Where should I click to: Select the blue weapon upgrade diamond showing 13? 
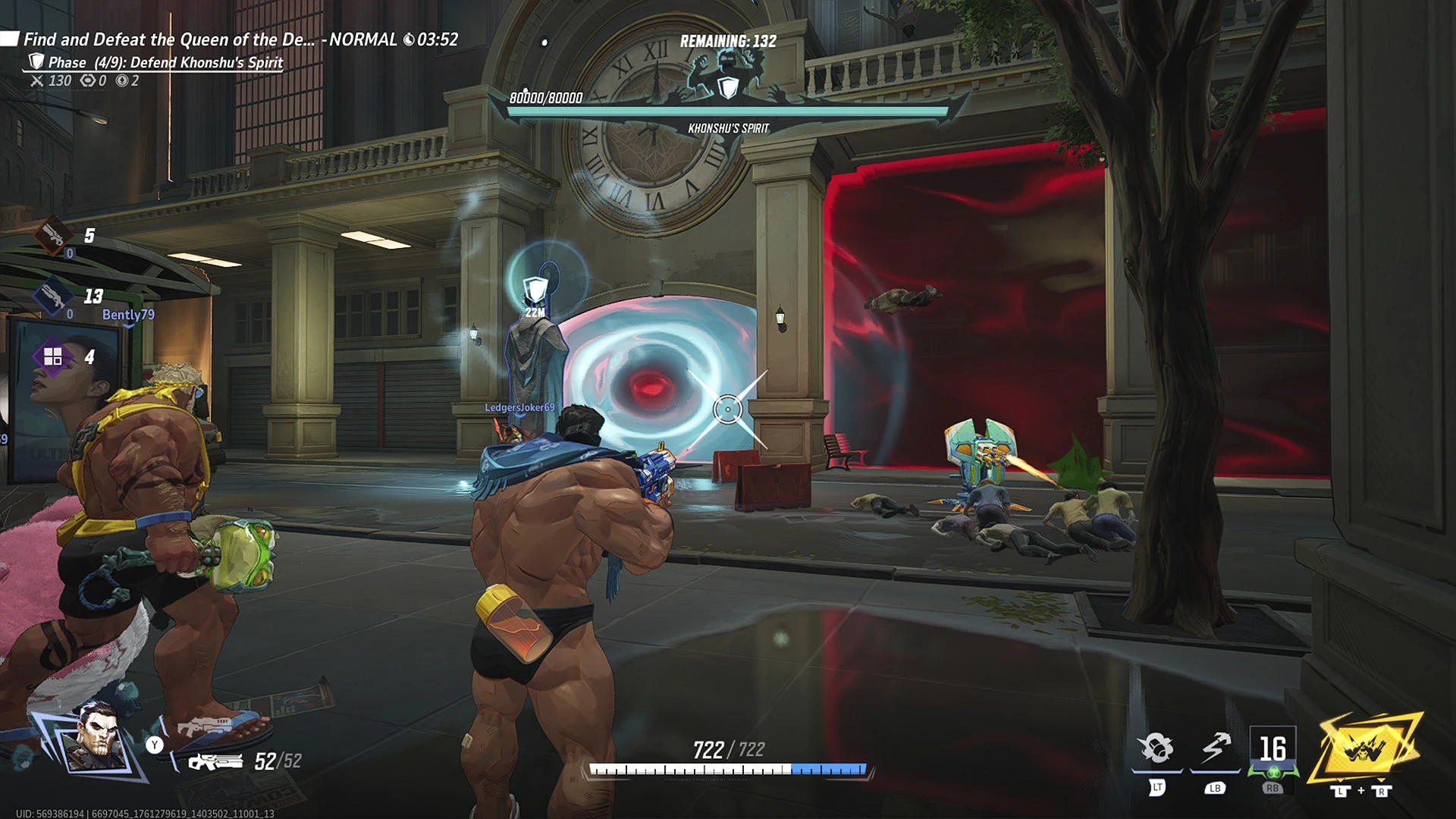[x=54, y=296]
